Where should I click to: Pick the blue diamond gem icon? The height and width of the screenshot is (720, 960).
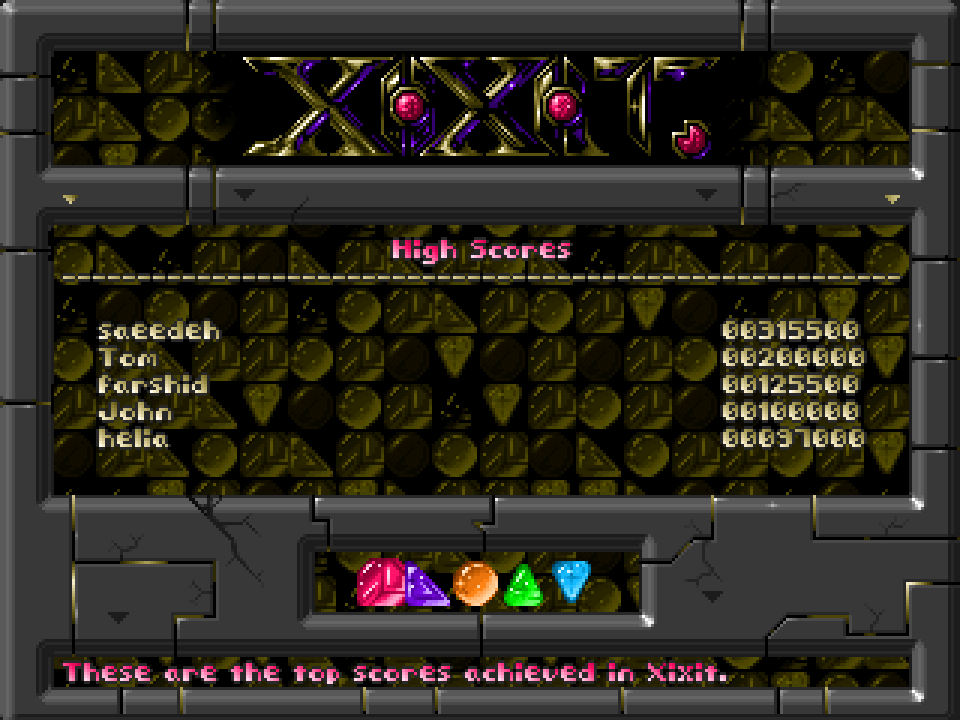tap(571, 580)
